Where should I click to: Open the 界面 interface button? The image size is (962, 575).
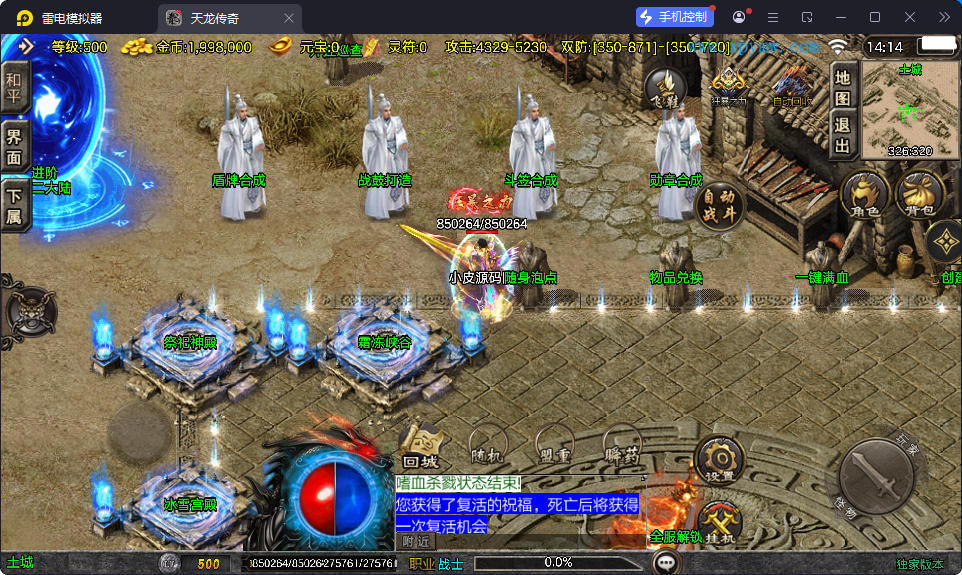(x=14, y=146)
